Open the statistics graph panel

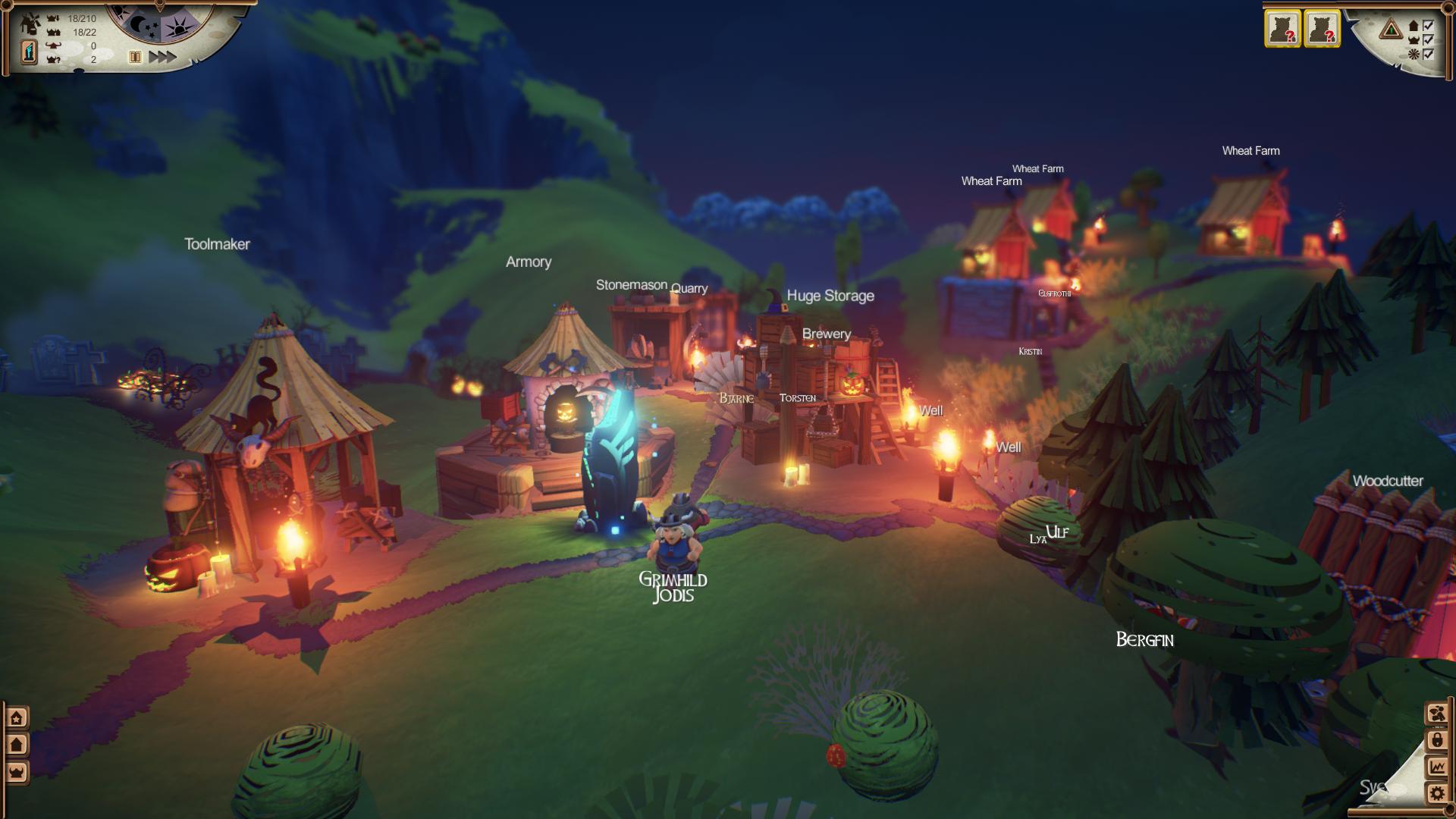1436,767
